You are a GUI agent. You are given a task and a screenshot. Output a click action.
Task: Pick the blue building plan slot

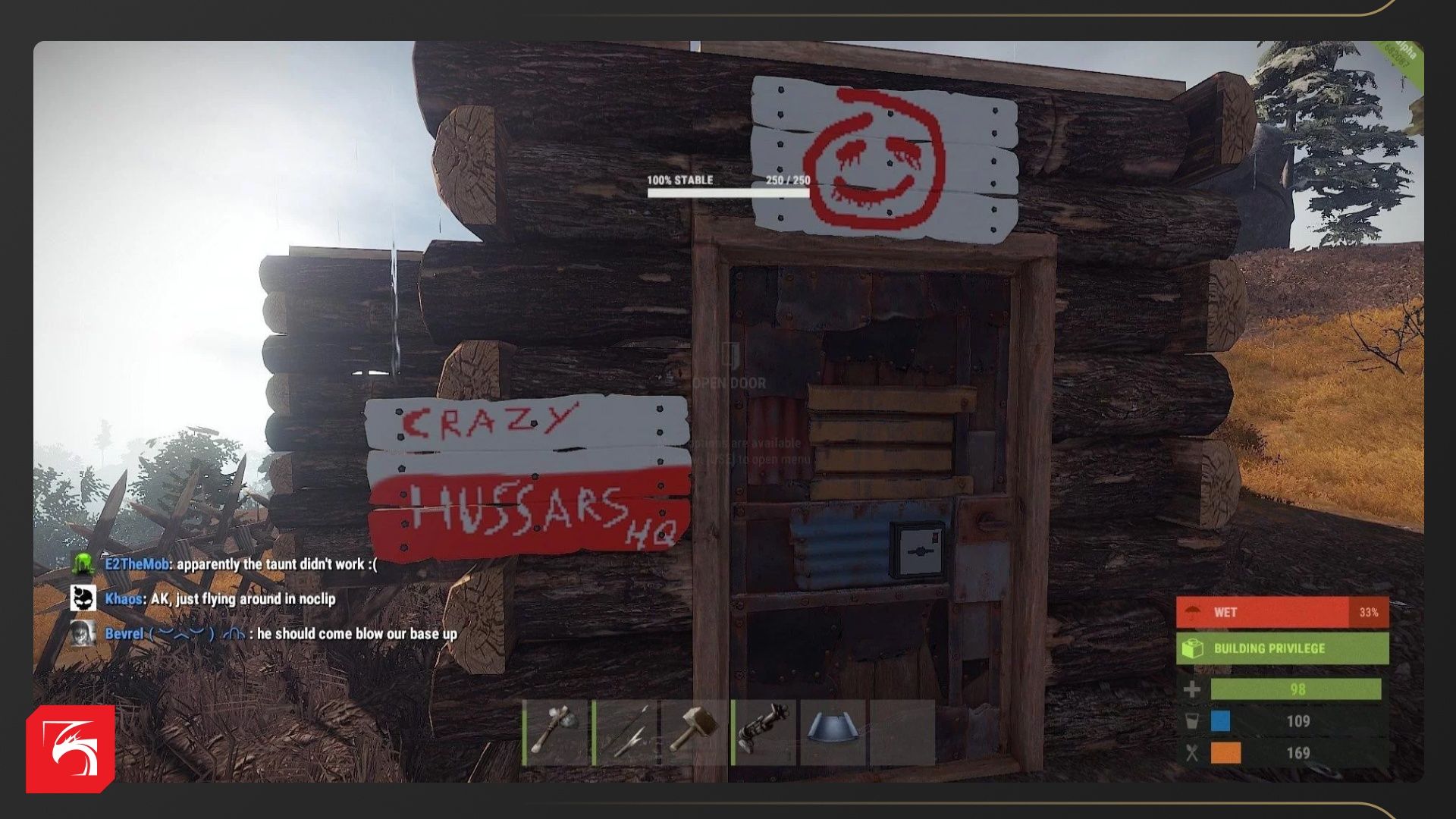(833, 732)
